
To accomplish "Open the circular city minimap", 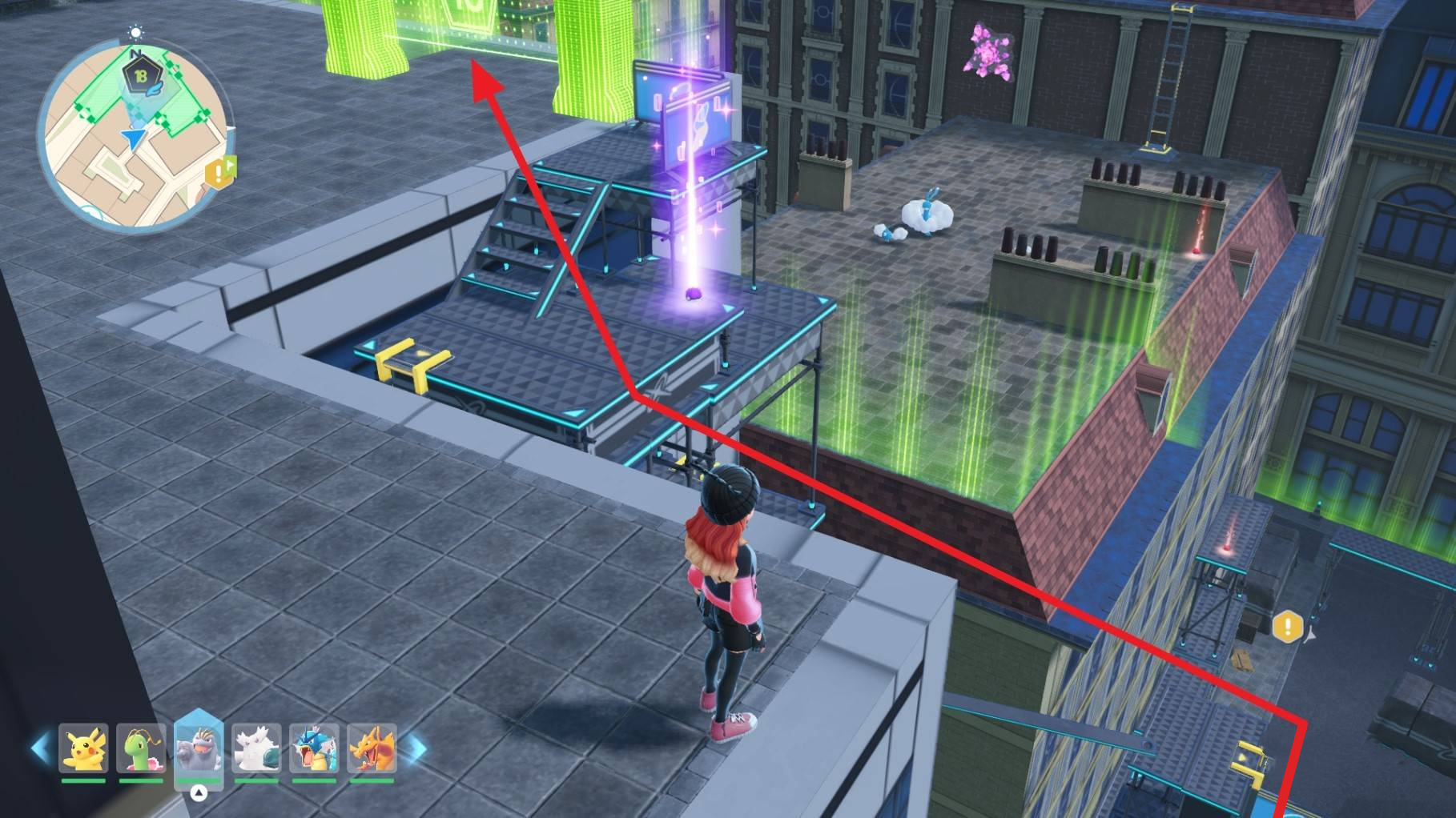I will [x=135, y=136].
